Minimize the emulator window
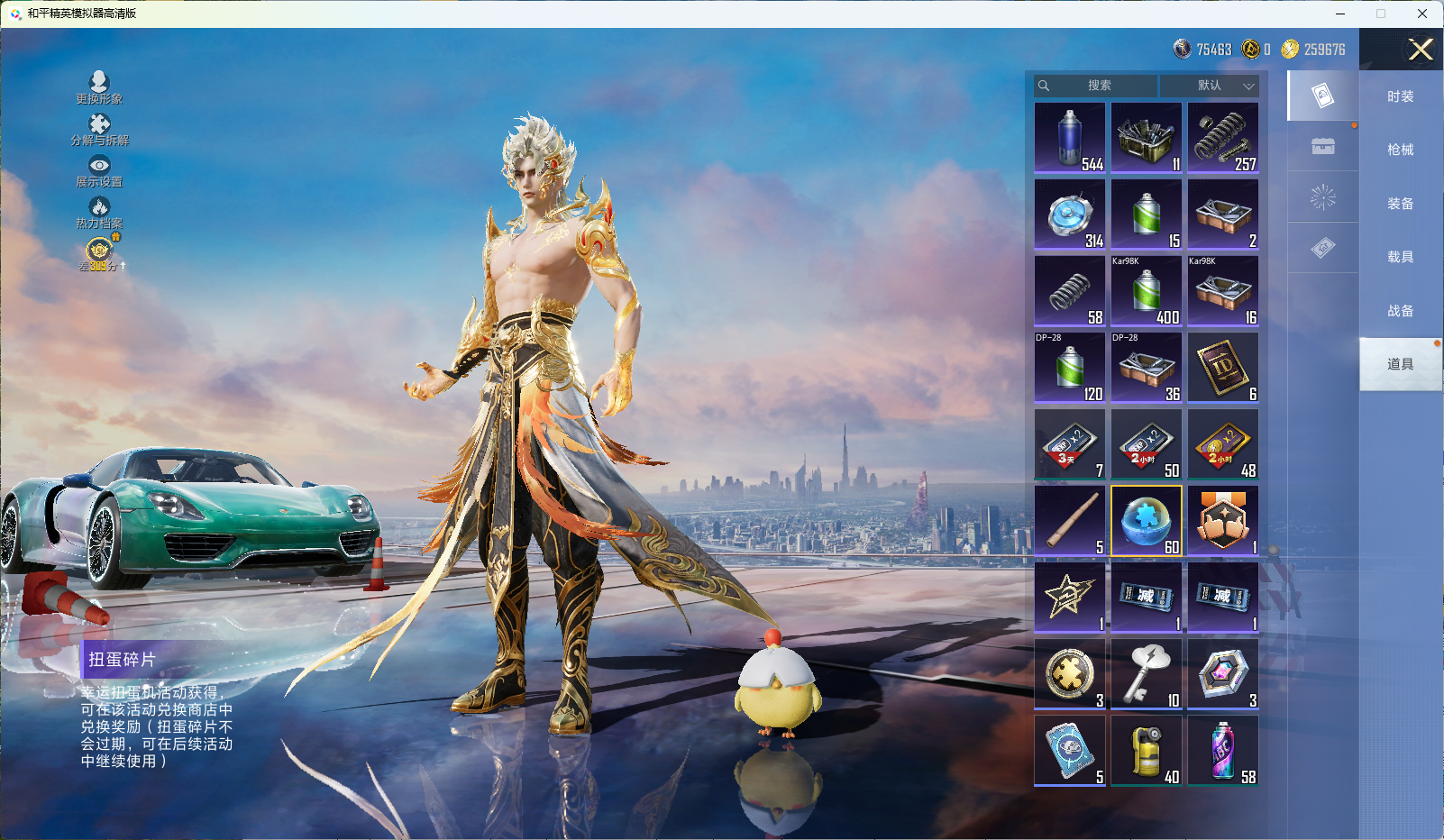Viewport: 1444px width, 840px height. tap(1340, 14)
